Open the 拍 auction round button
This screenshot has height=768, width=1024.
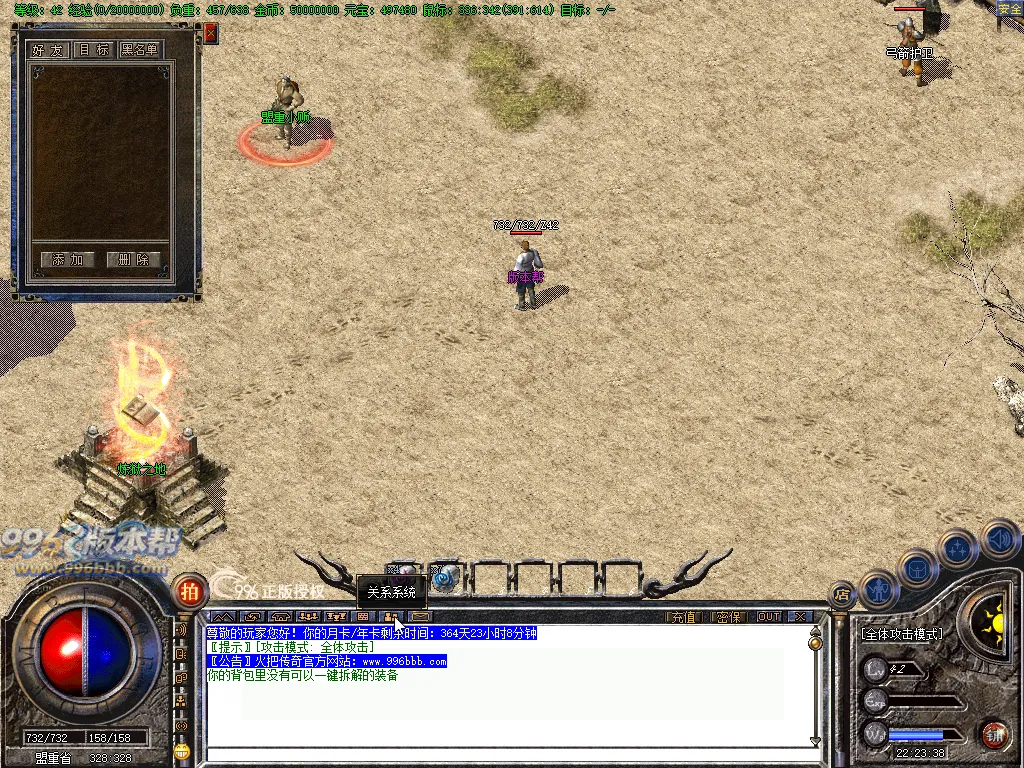click(189, 591)
